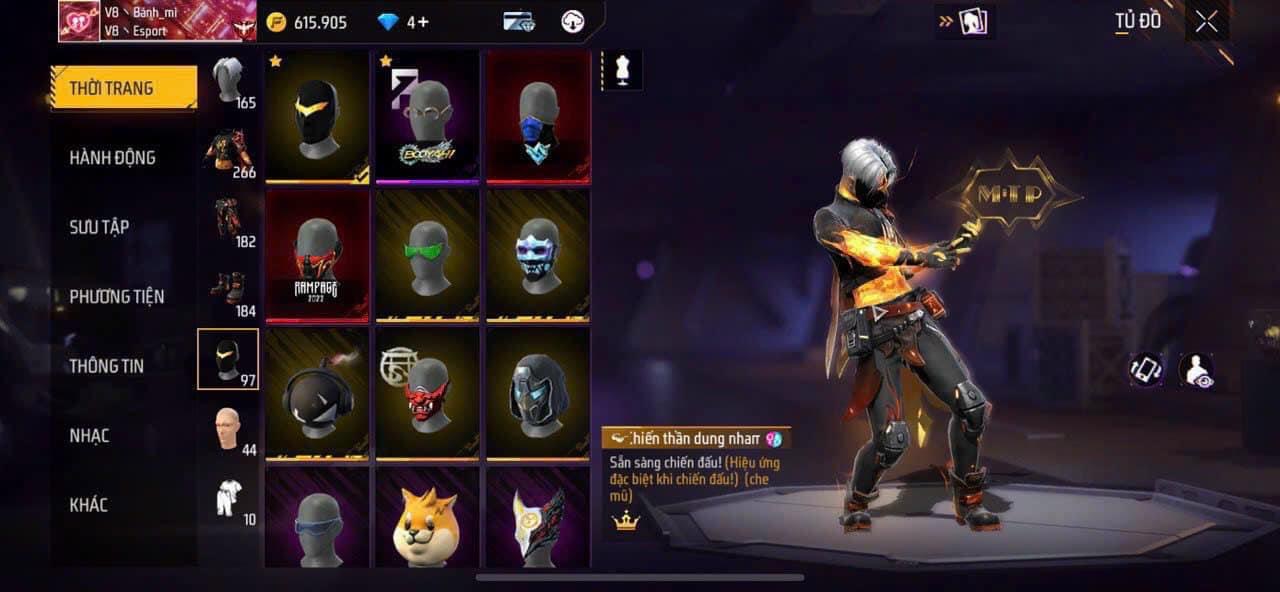Open the face category showing 44

point(229,429)
